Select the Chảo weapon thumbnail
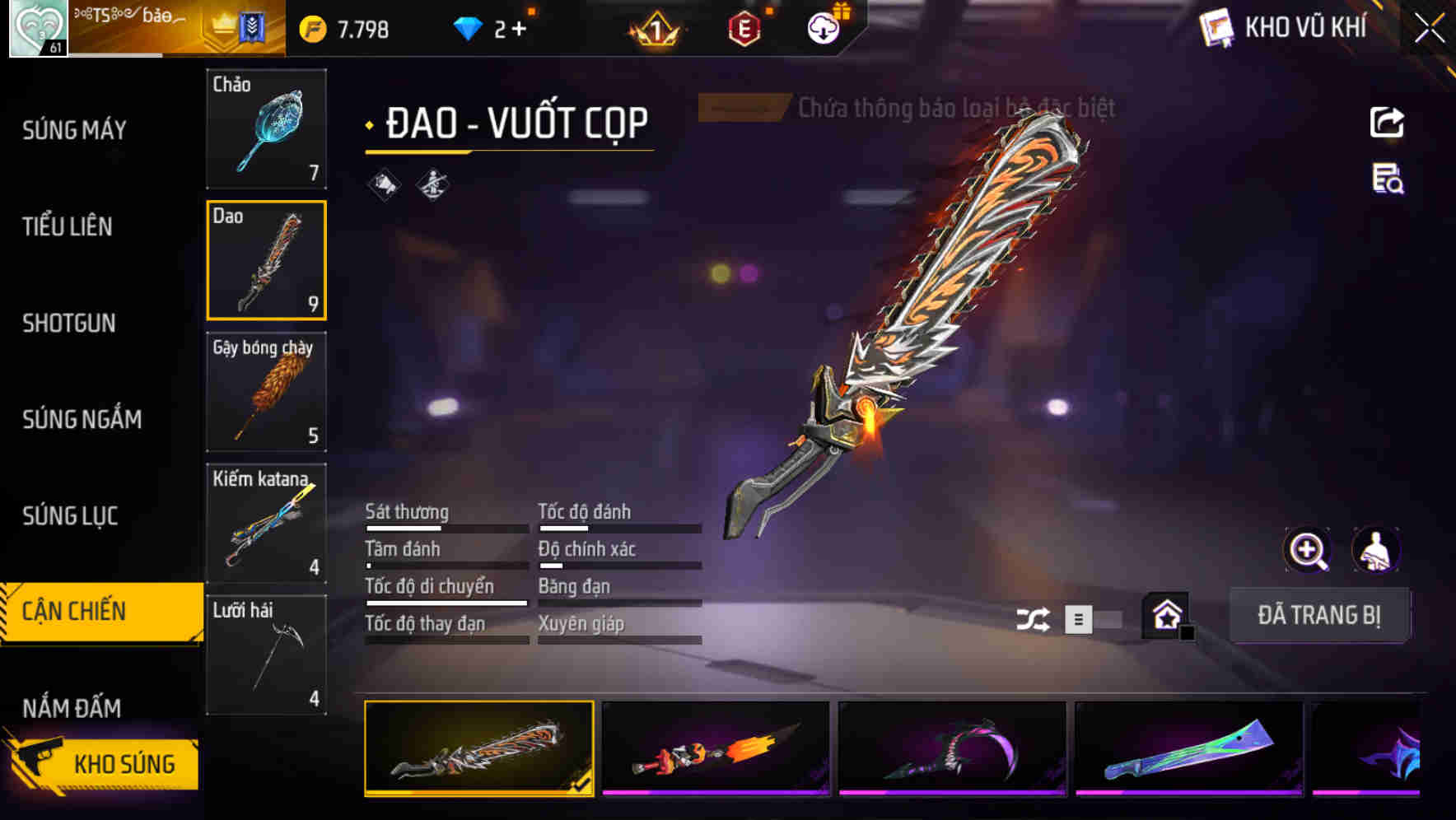This screenshot has width=1456, height=820. coord(266,129)
